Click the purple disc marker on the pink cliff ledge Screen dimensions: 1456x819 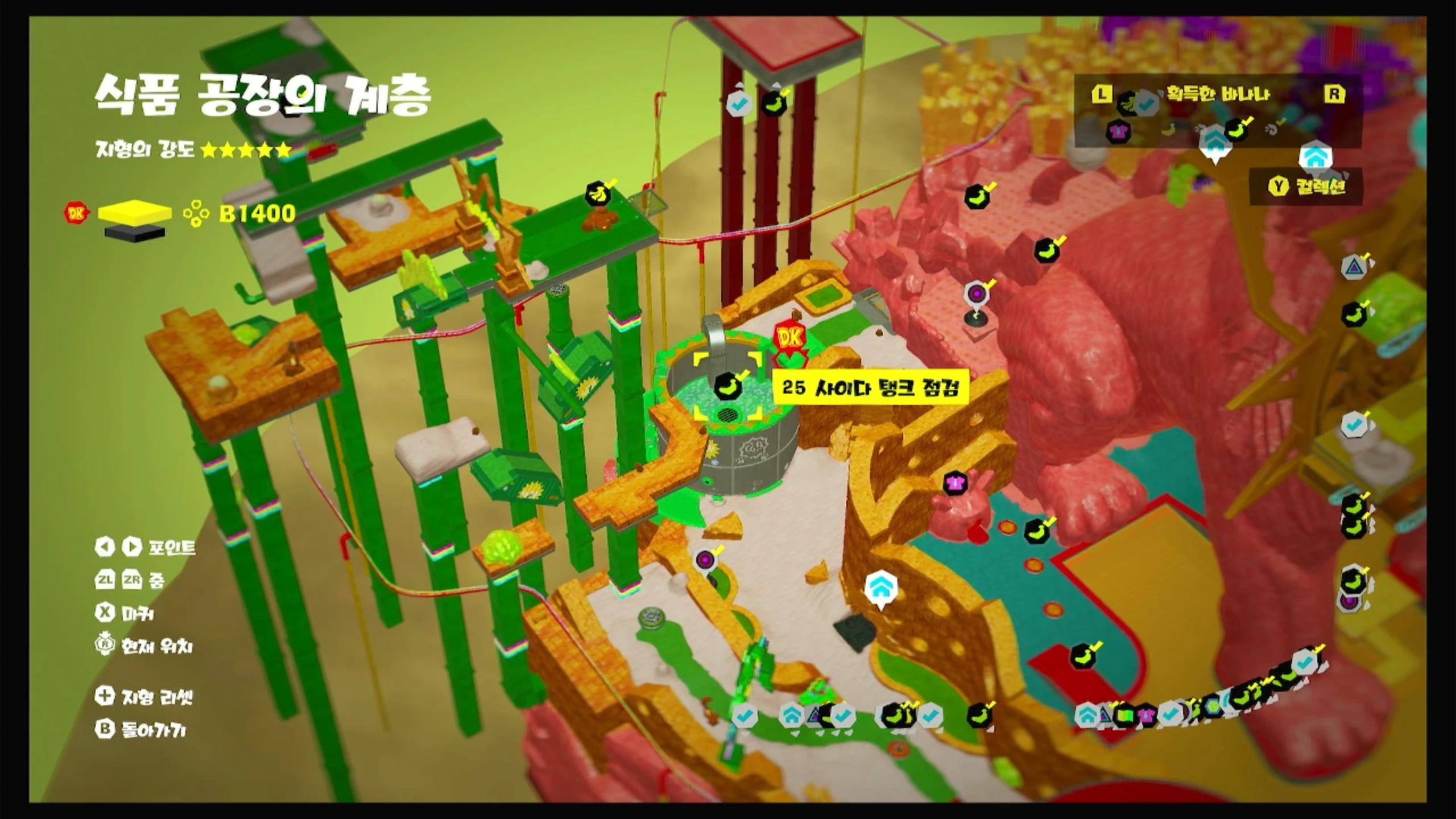click(977, 294)
